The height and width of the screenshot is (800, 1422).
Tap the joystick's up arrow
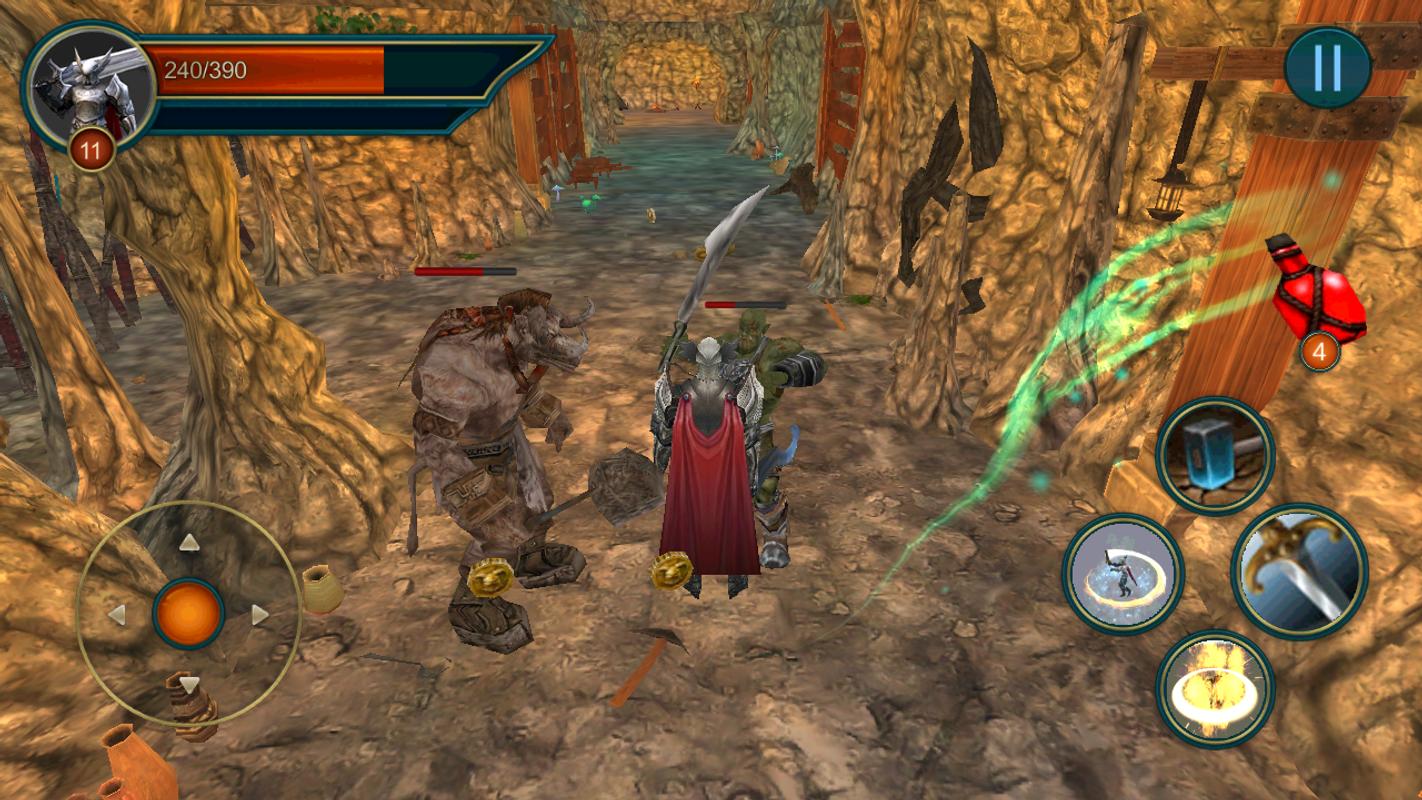point(189,543)
